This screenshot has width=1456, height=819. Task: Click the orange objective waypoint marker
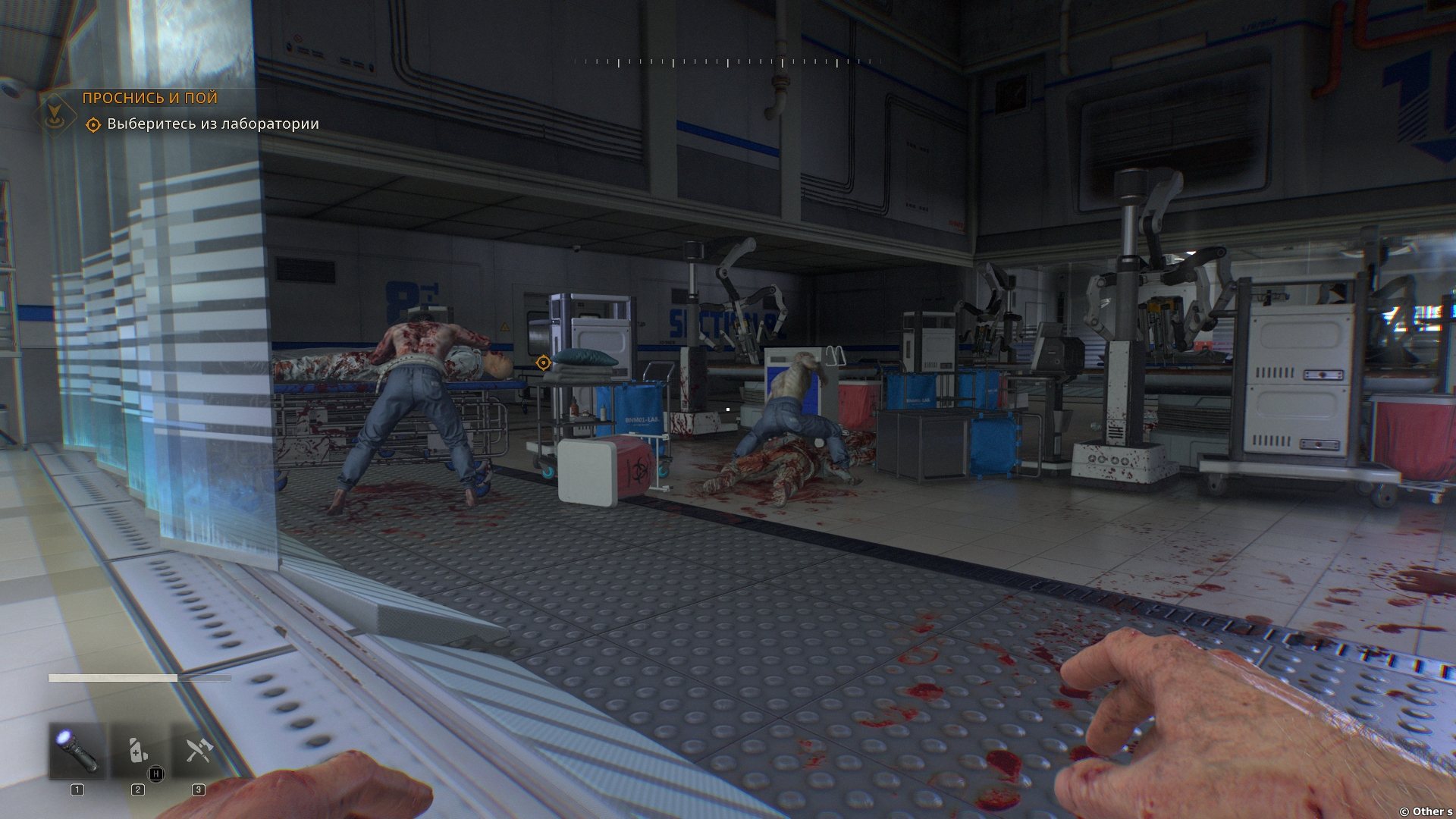543,363
